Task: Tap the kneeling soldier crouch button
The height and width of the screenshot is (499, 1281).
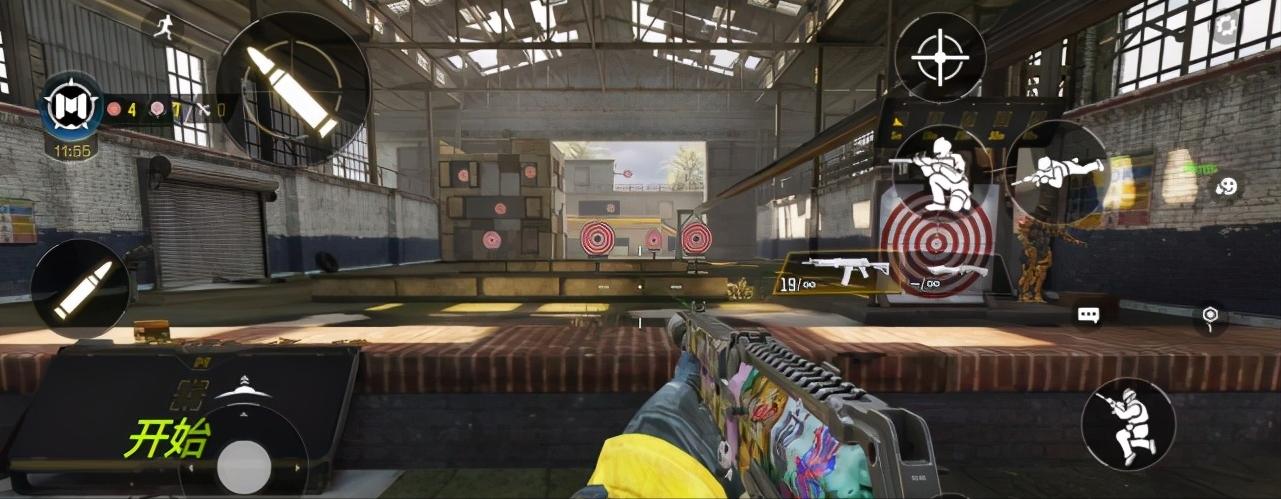Action: 942,171
